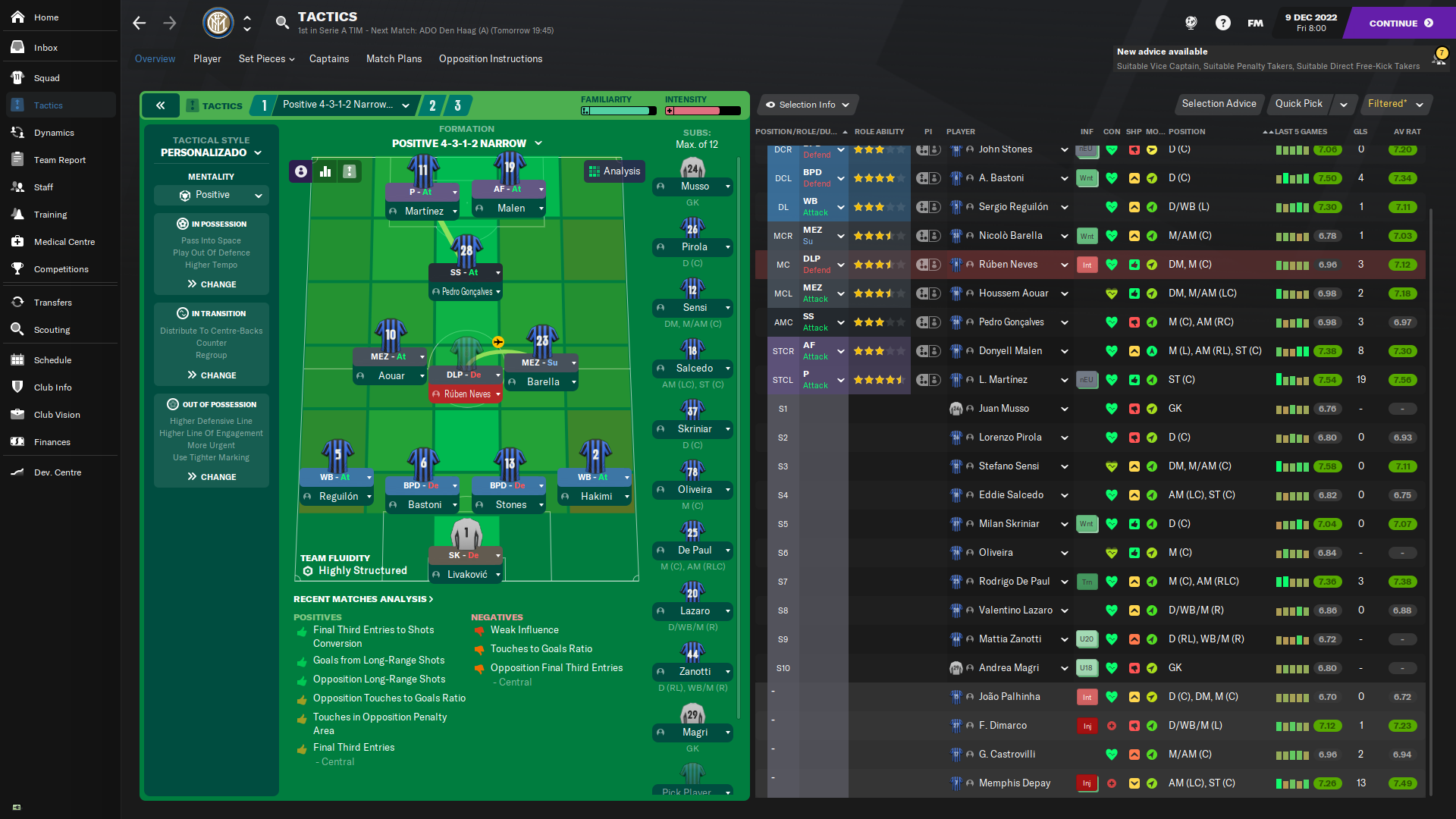Change the In Possession instructions

pos(212,284)
